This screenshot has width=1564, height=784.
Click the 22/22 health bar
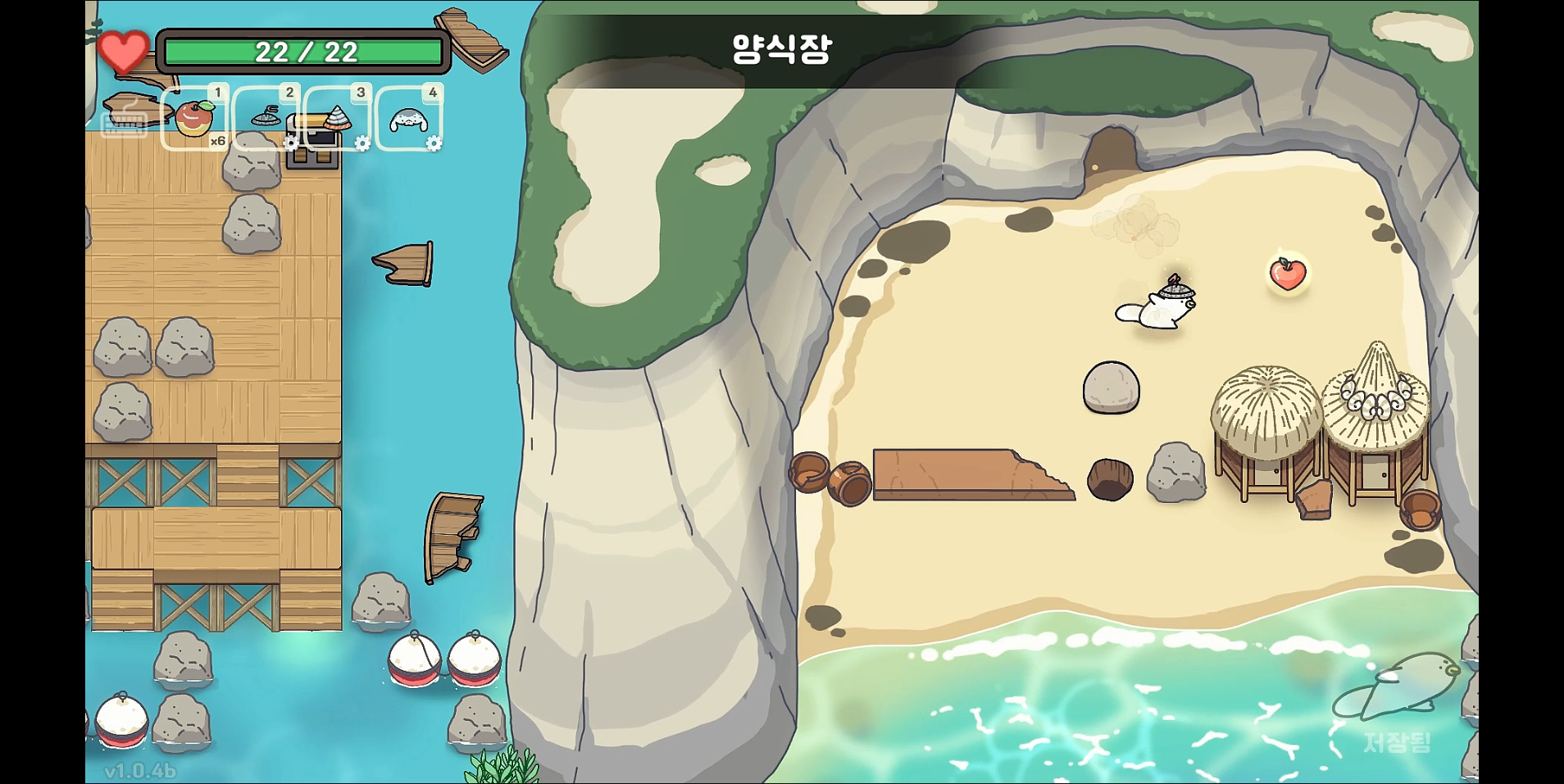click(305, 52)
